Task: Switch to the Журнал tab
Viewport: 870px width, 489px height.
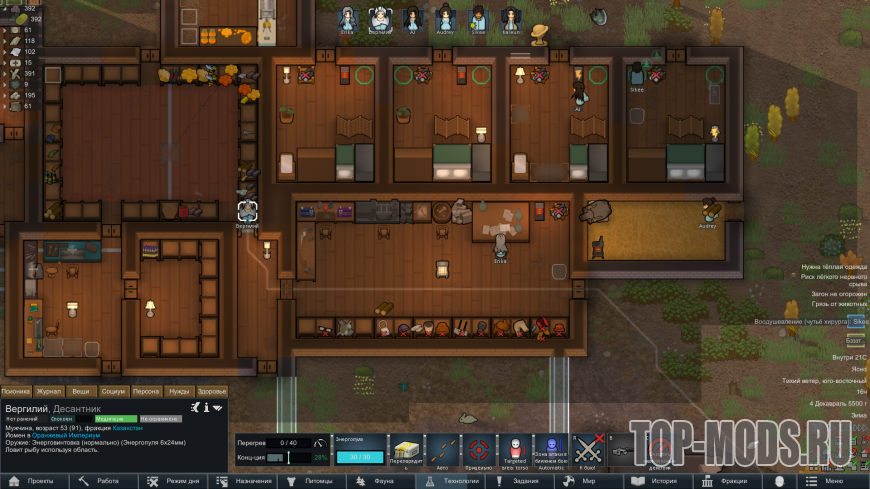Action: point(49,391)
